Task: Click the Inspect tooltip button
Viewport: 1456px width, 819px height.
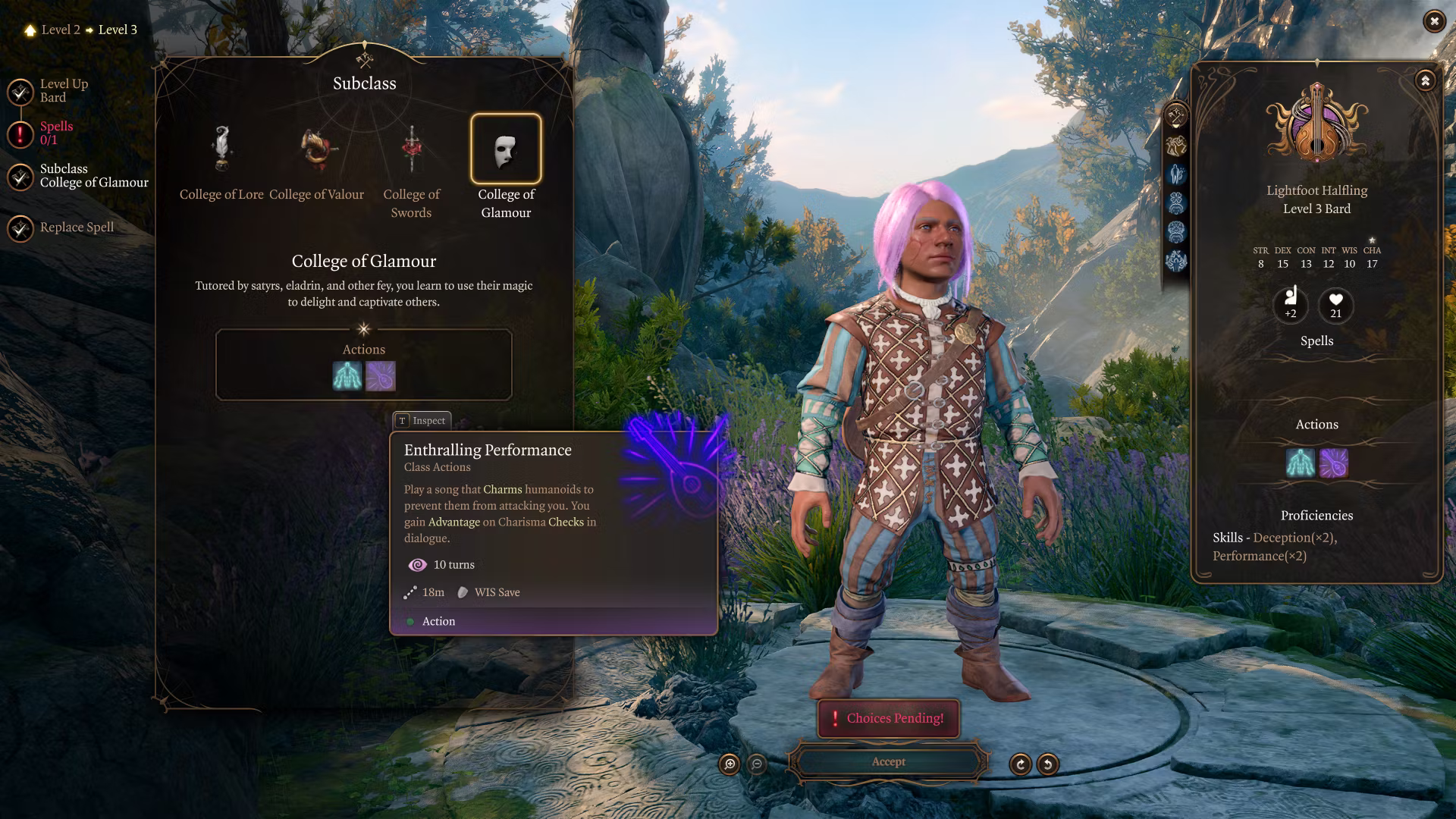Action: (422, 421)
